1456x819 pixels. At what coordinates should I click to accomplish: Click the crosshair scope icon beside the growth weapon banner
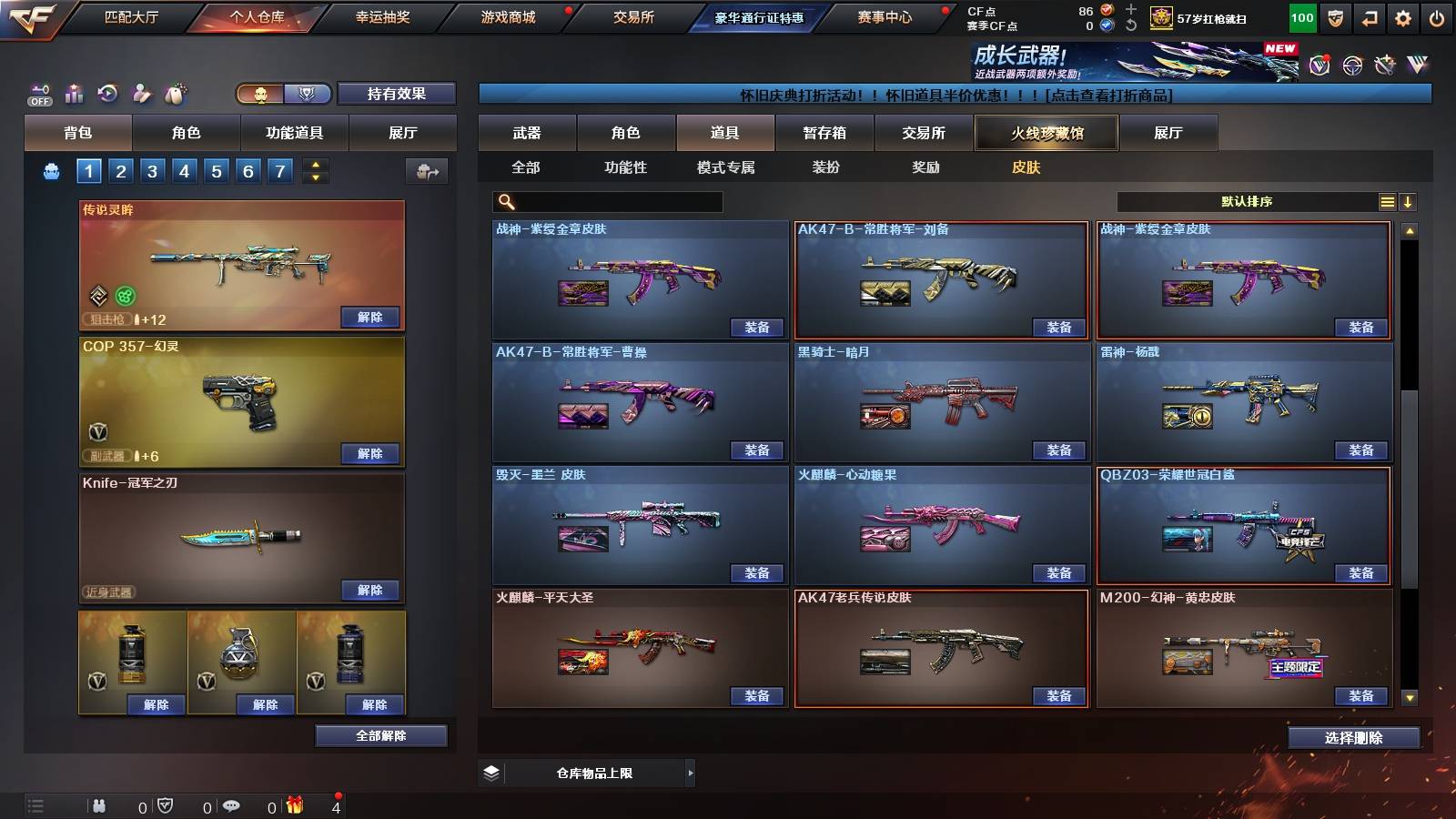[1350, 64]
